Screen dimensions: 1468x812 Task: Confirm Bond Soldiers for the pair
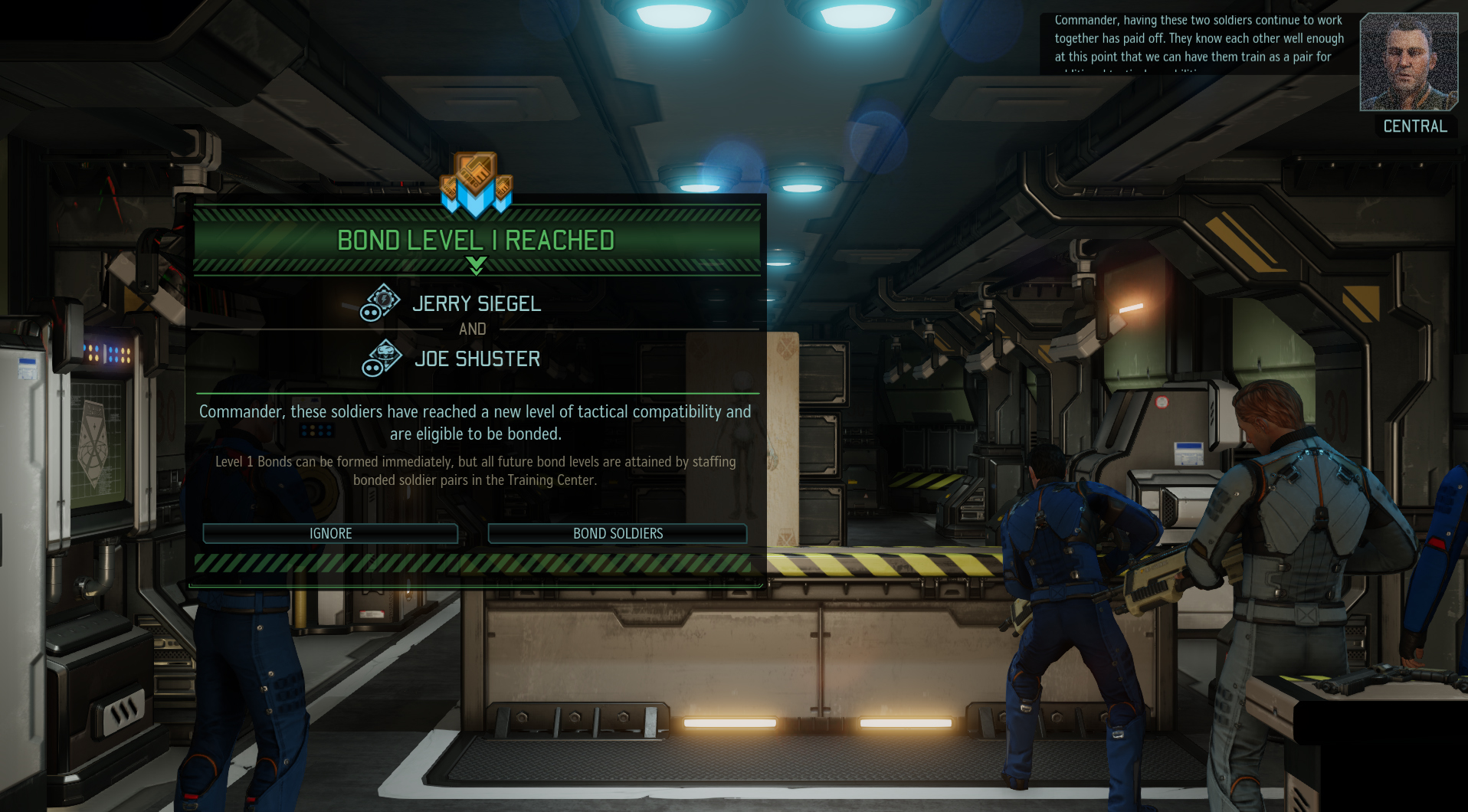click(618, 533)
